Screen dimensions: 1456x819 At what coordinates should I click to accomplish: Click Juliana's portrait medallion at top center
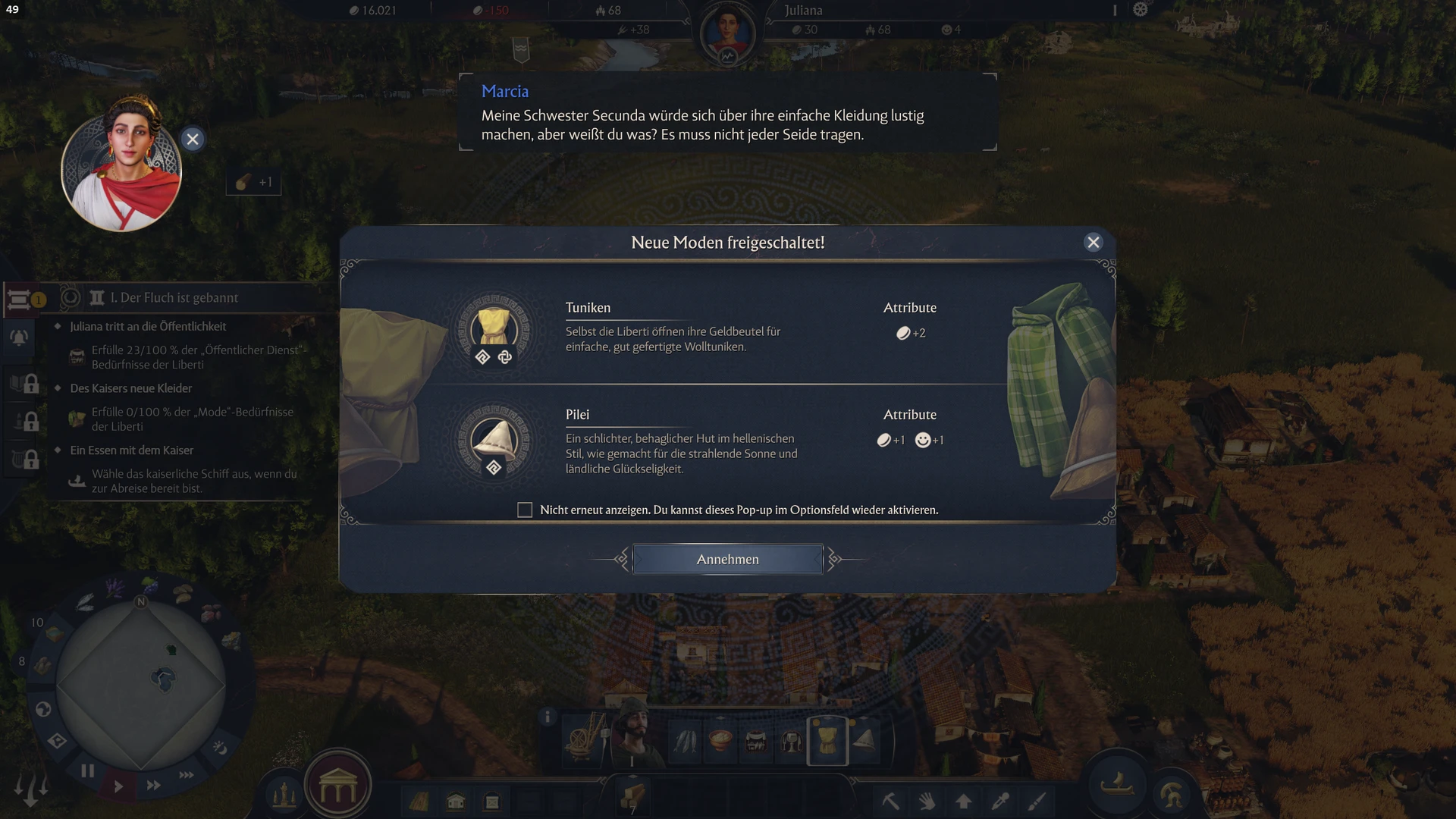click(x=727, y=34)
